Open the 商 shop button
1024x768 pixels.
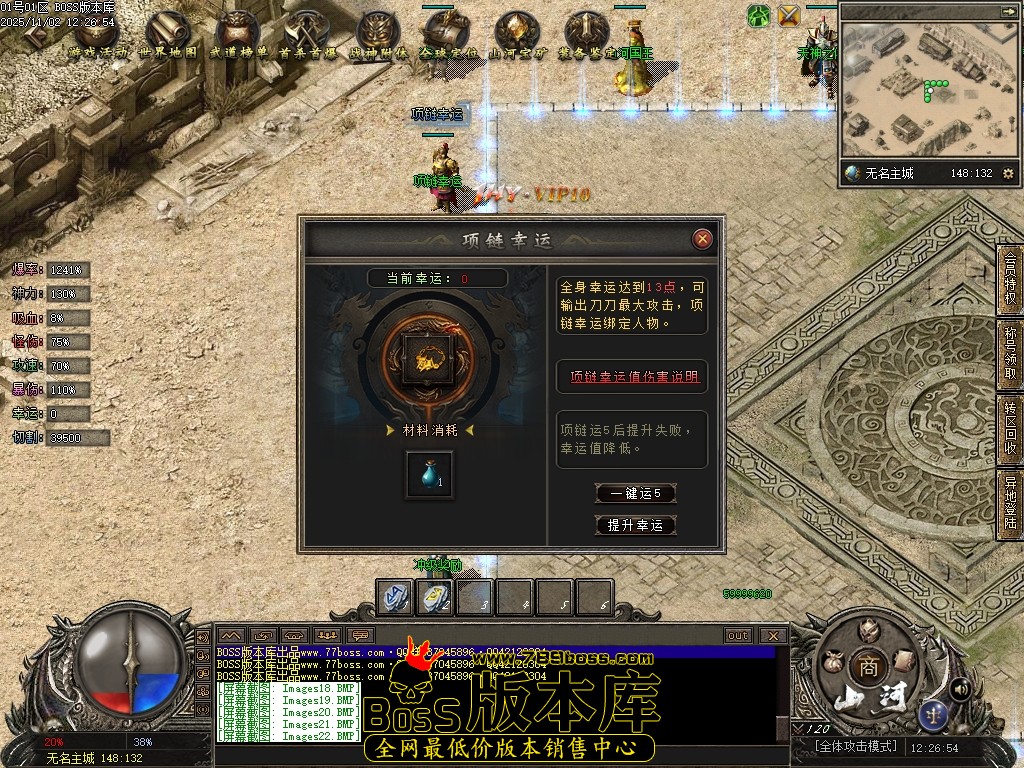864,666
